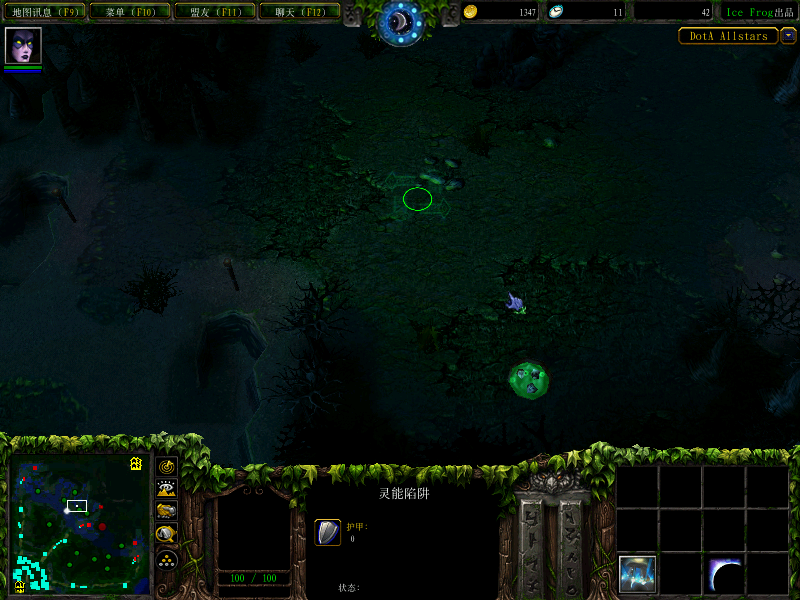The image size is (800, 600).
Task: Click the formation movement toggle button
Action: (x=167, y=559)
